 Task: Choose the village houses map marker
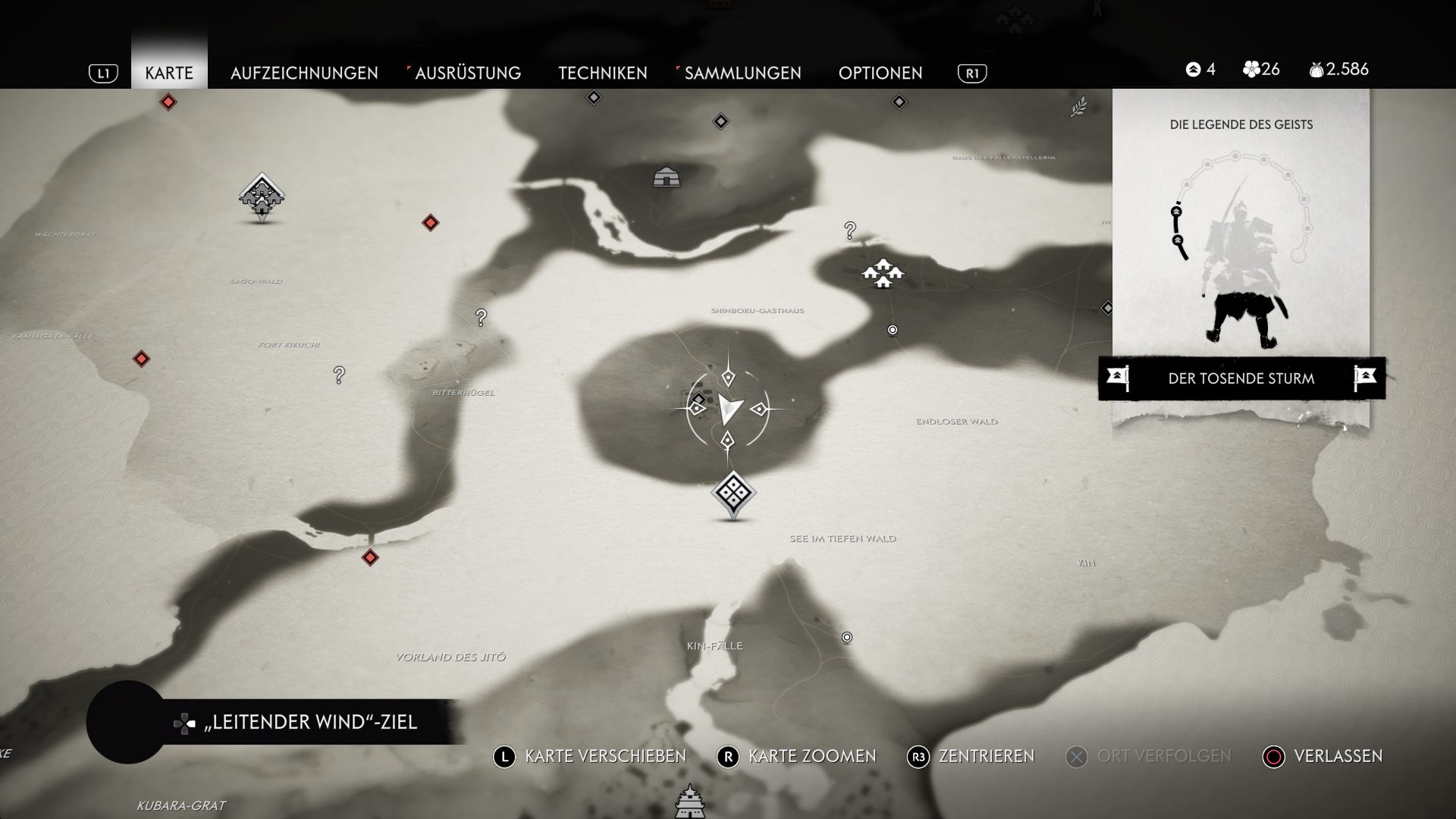[882, 274]
